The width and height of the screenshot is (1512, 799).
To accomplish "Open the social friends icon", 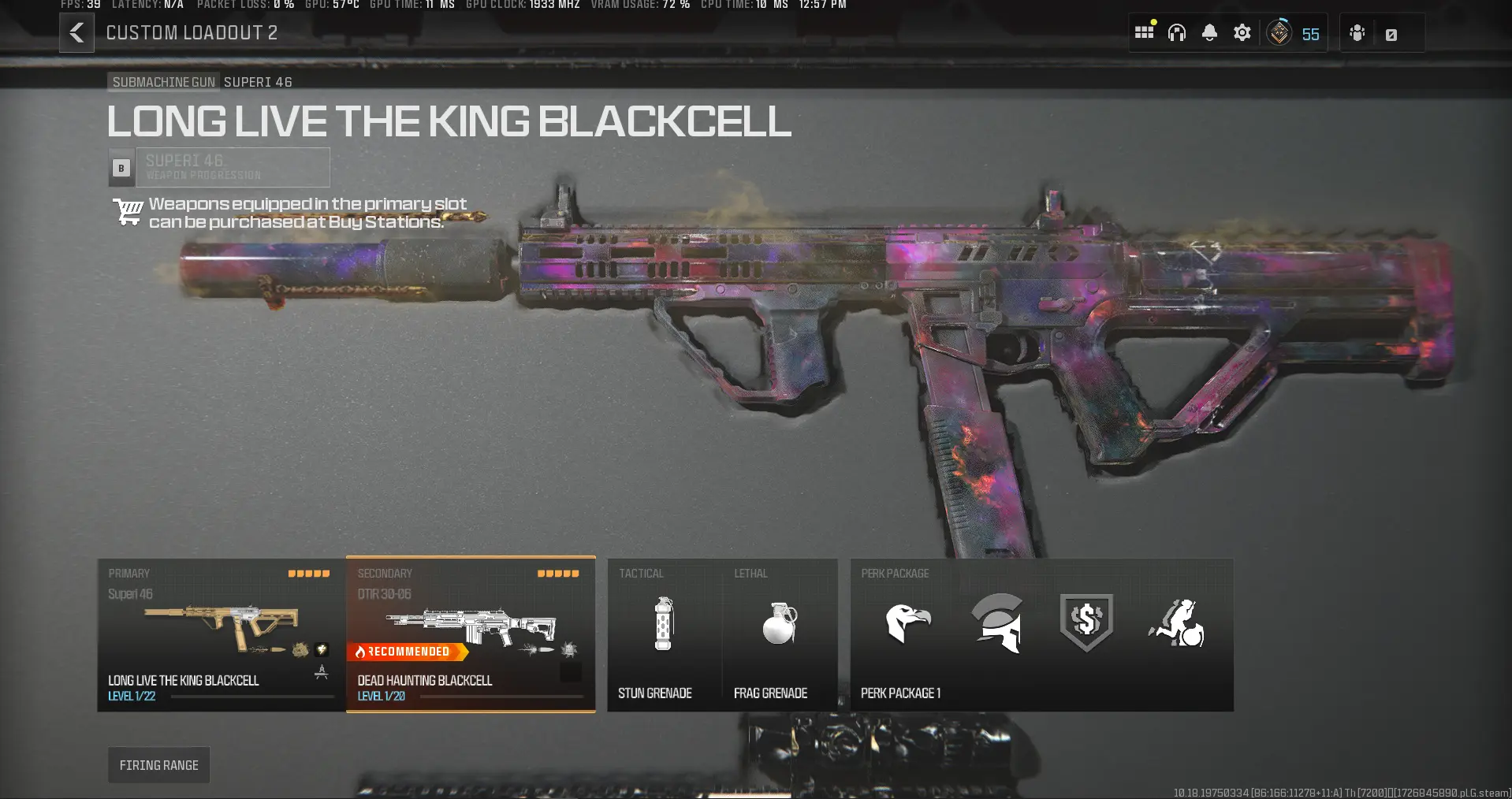I will click(x=1357, y=33).
